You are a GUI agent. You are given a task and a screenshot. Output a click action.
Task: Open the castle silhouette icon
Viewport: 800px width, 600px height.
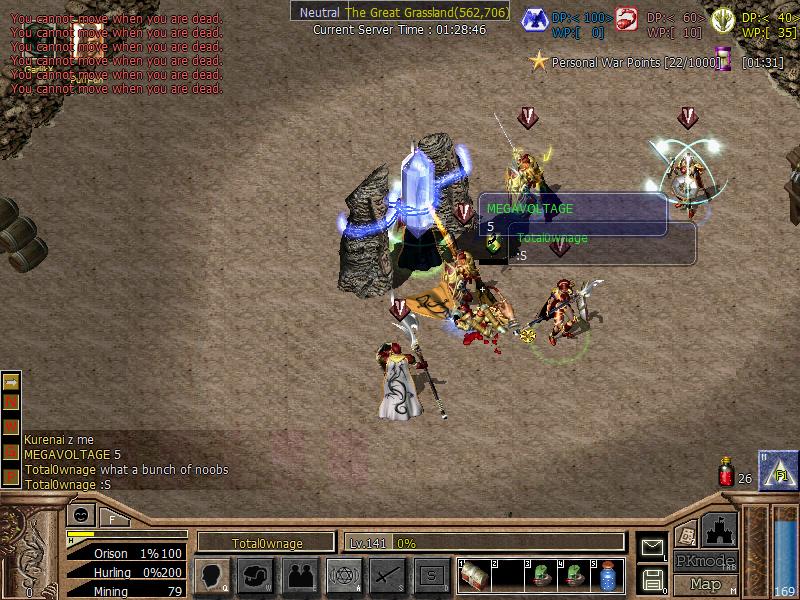coord(719,529)
